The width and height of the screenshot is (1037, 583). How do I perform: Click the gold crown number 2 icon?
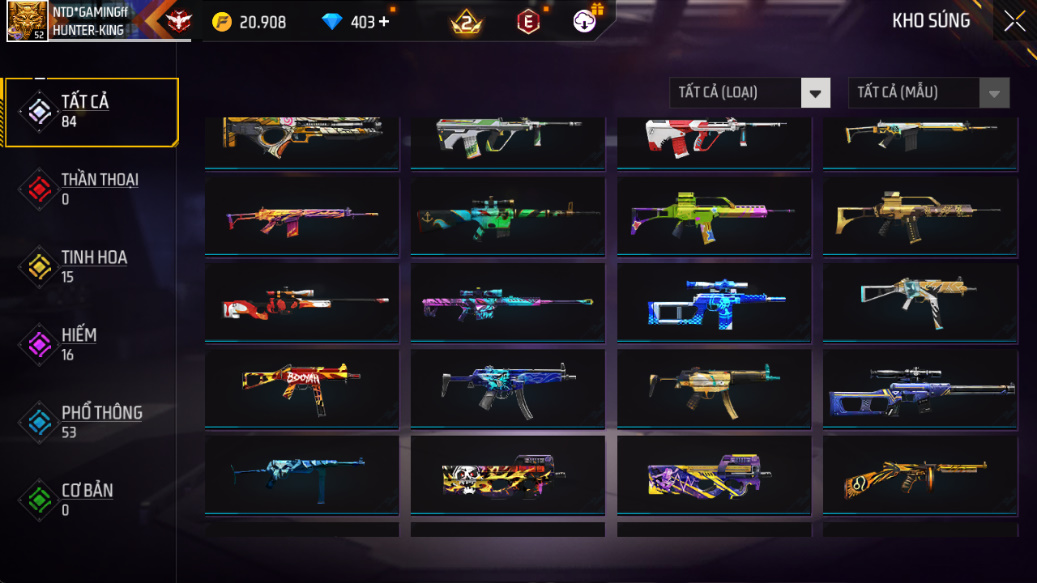pyautogui.click(x=465, y=21)
